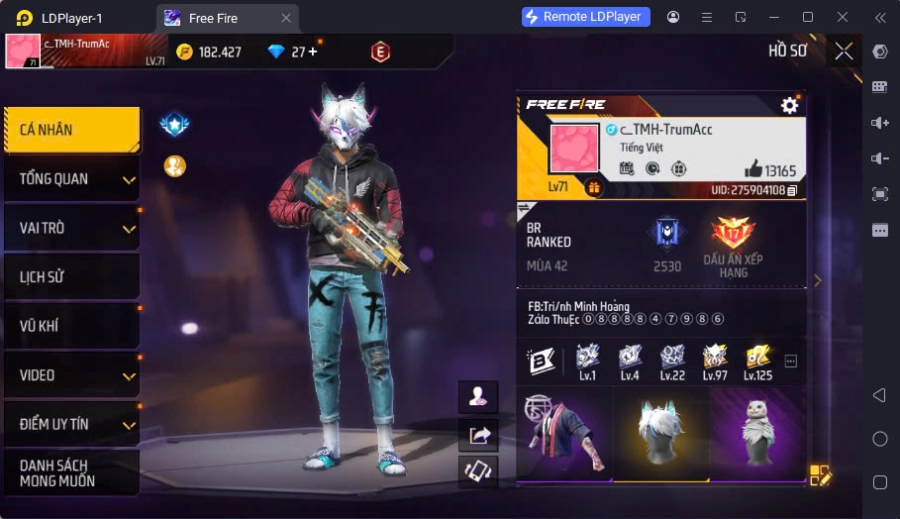900x519 pixels.
Task: Show the Danh Sách Mong Muốn wishlist
Action: (70, 473)
